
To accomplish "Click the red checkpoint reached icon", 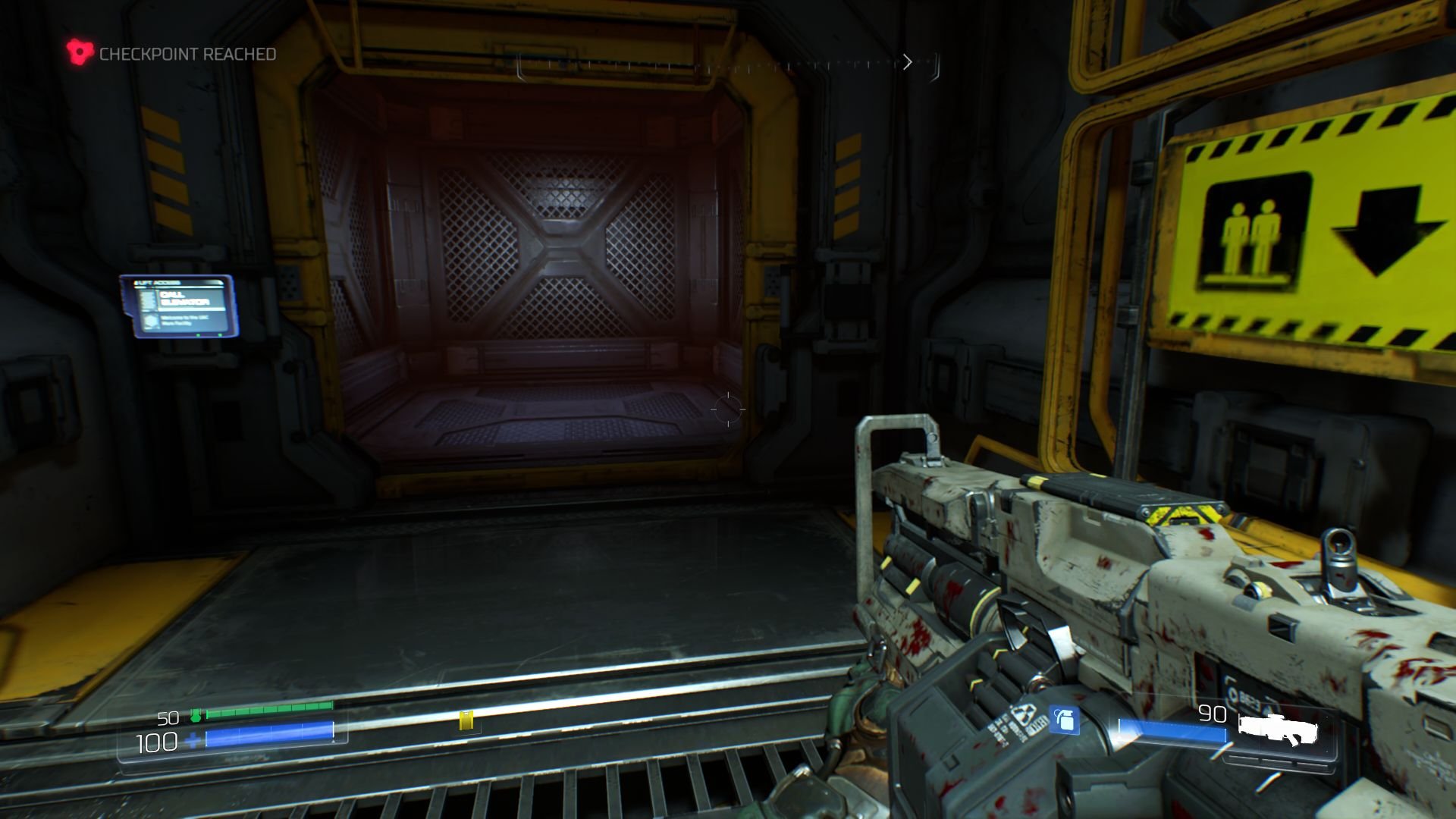I will click(78, 52).
